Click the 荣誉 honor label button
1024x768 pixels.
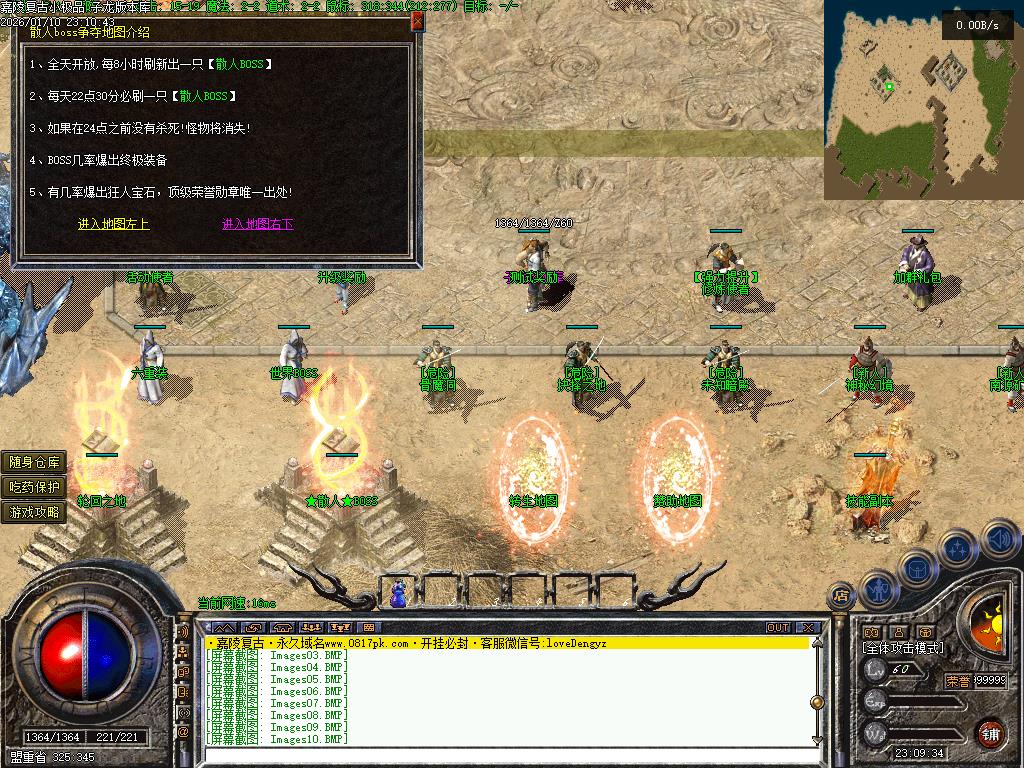point(957,680)
